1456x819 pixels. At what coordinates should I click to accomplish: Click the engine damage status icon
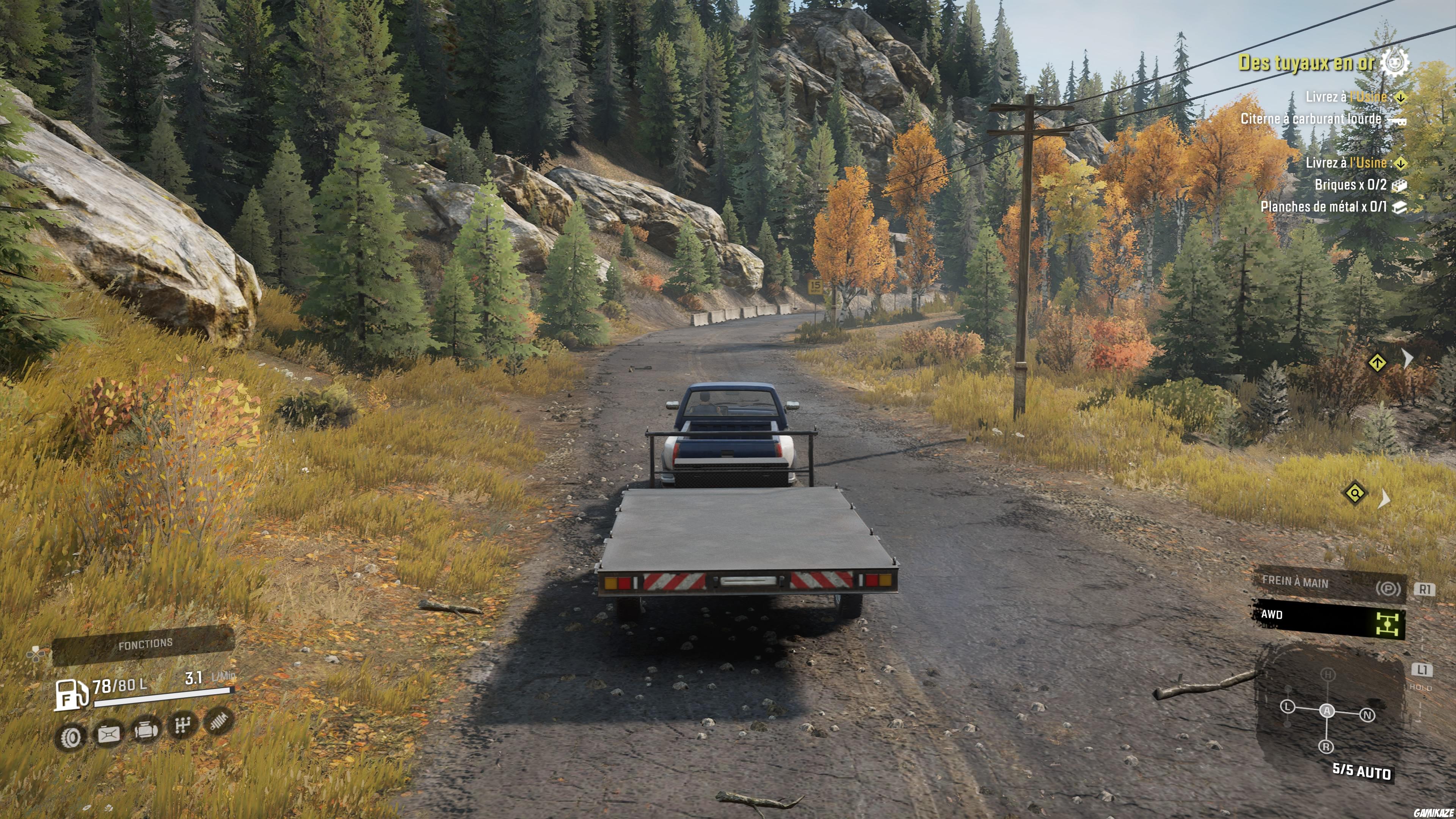tap(146, 730)
